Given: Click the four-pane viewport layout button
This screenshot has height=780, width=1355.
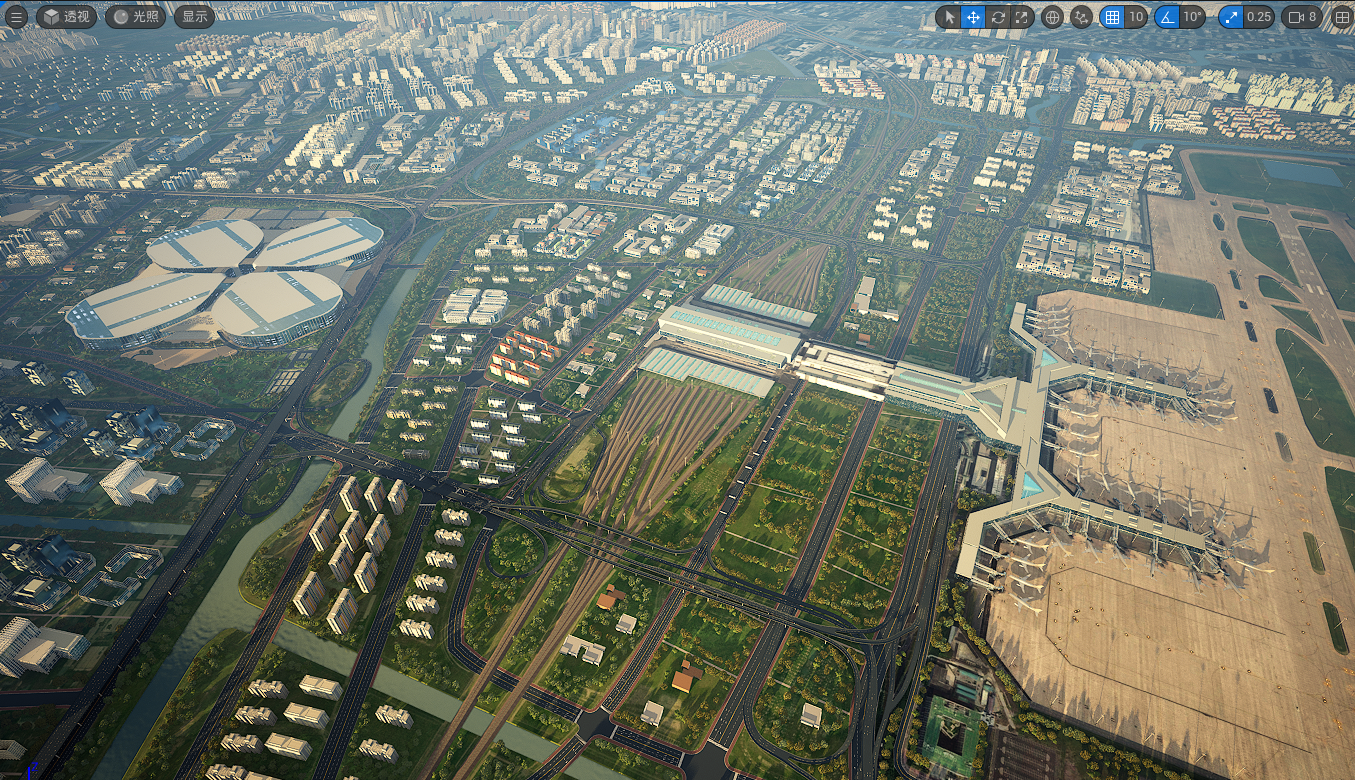Looking at the screenshot, I should coord(1342,17).
